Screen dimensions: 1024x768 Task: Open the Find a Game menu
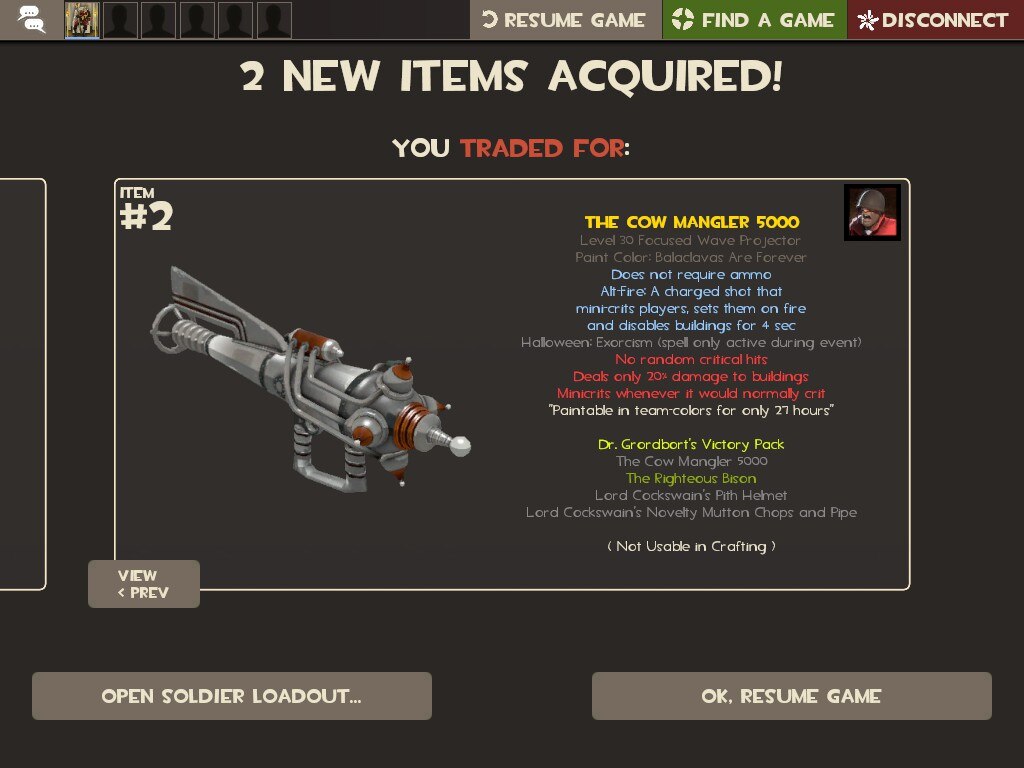(754, 20)
